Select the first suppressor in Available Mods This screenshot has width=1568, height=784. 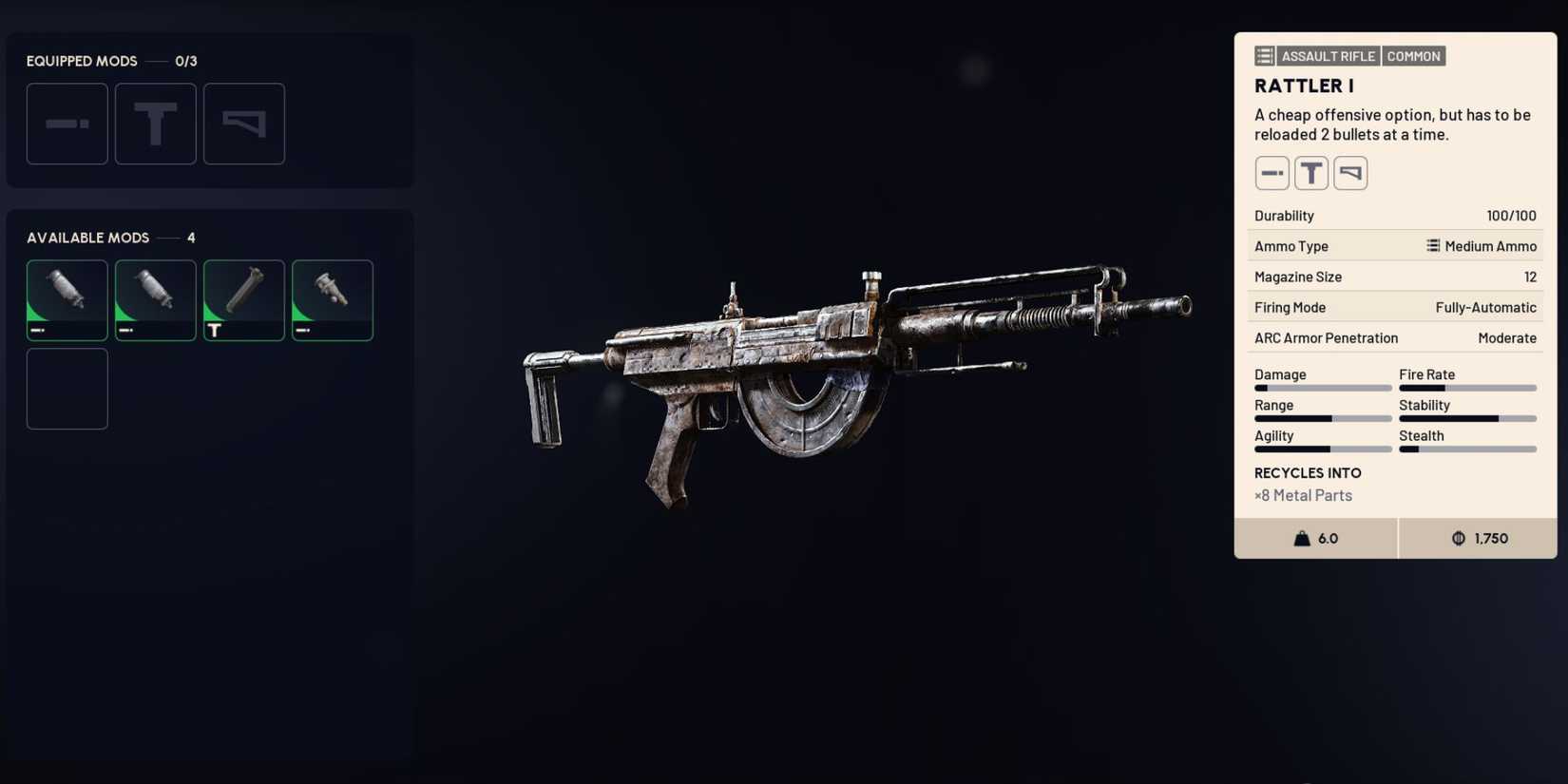(67, 299)
